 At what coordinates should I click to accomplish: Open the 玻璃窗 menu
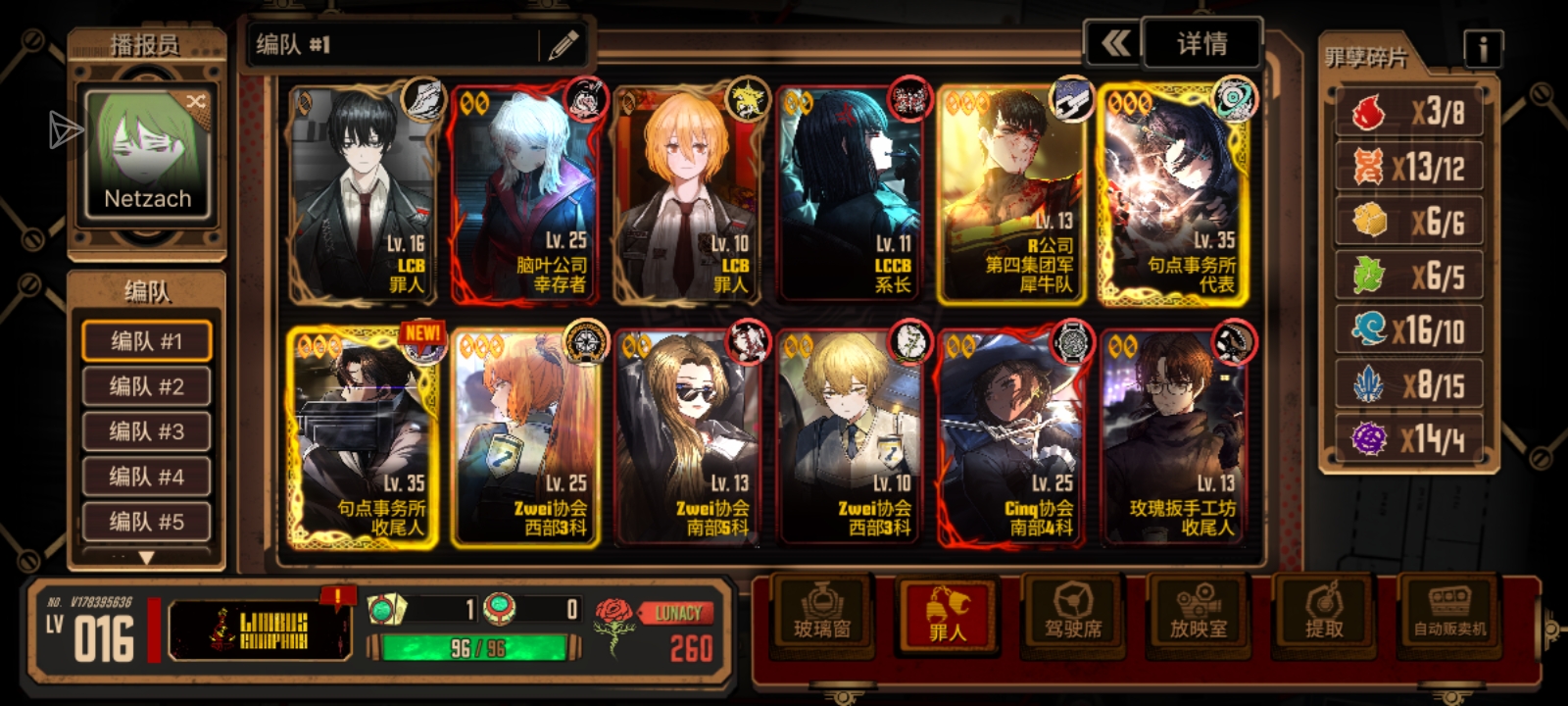(821, 614)
